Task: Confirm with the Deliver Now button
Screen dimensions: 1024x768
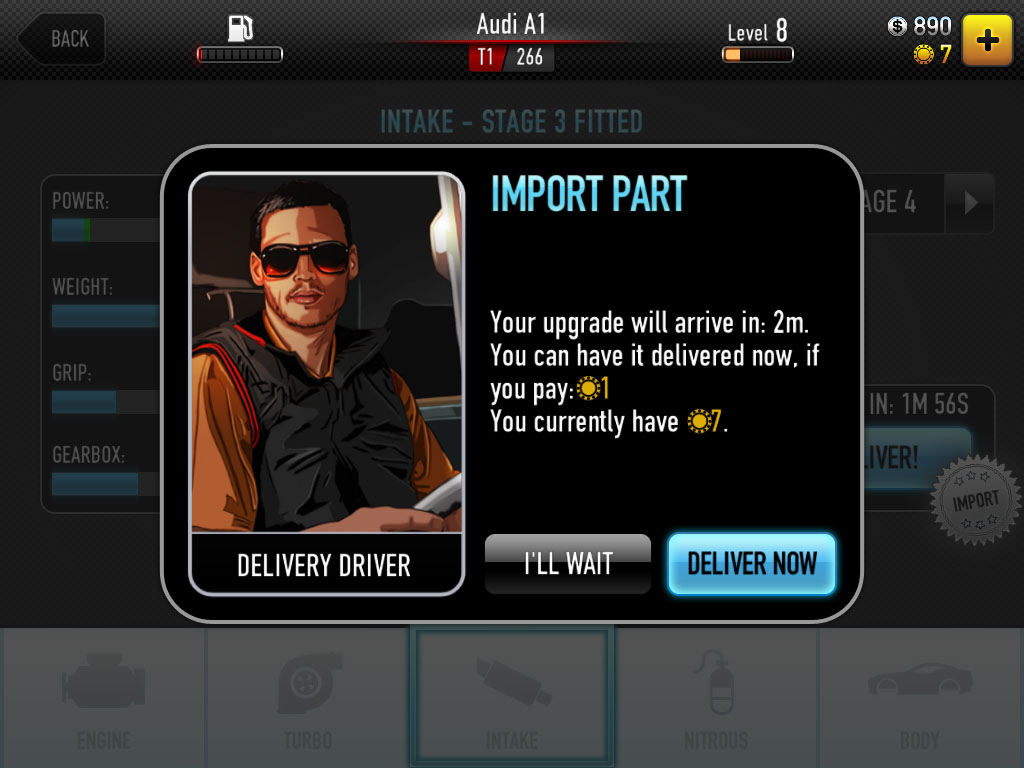Action: [751, 564]
